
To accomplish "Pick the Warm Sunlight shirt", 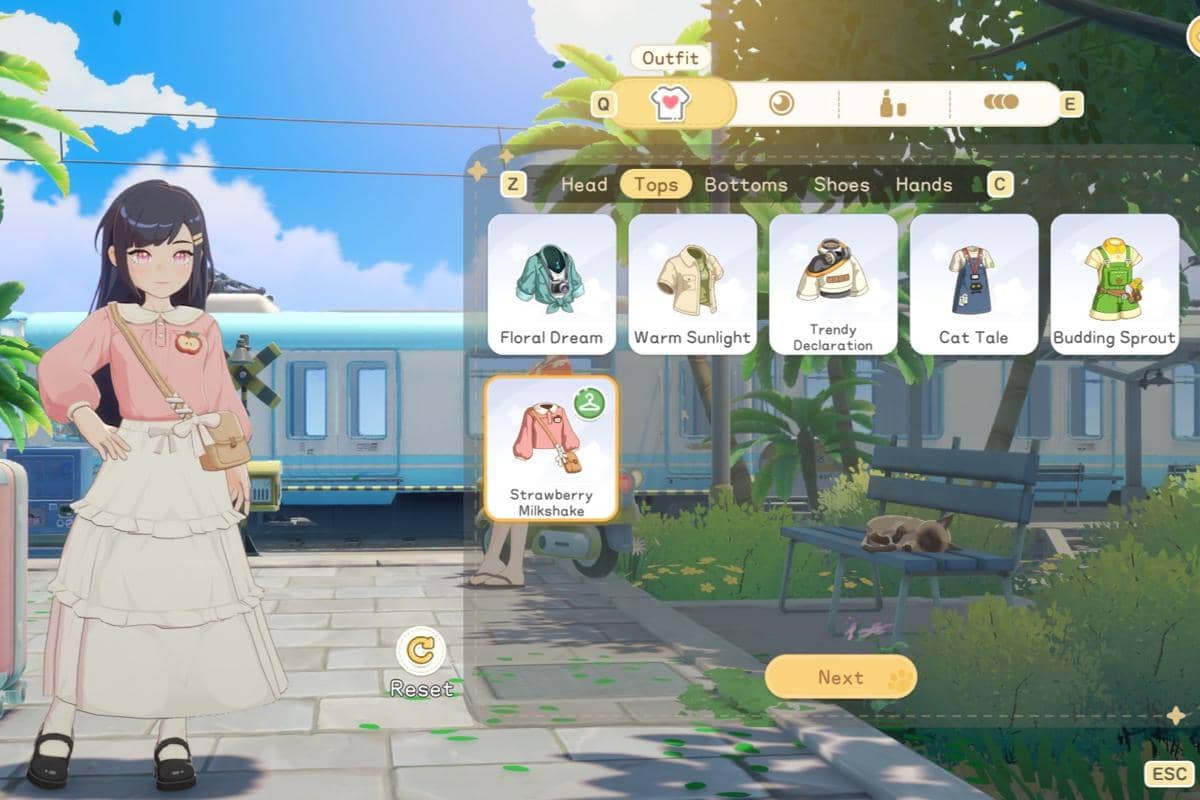I will [x=692, y=284].
